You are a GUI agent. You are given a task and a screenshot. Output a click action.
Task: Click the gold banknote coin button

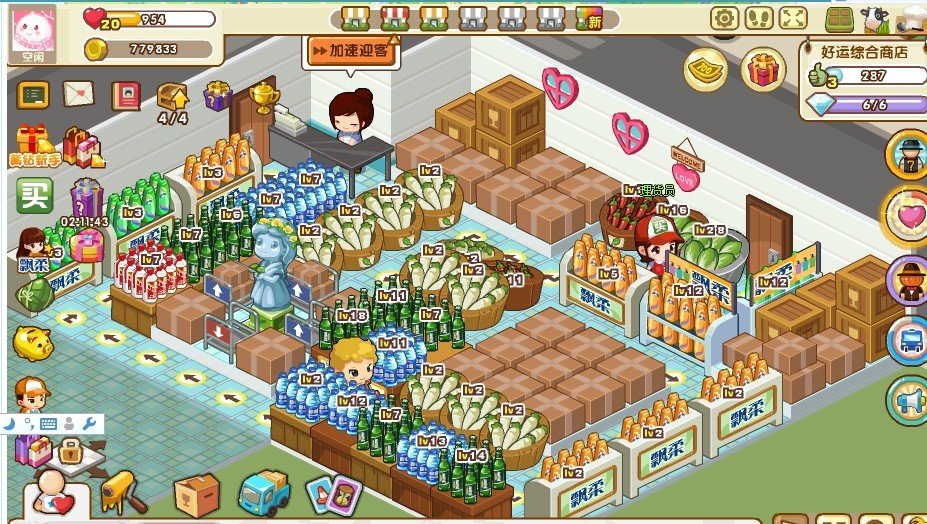pos(705,68)
